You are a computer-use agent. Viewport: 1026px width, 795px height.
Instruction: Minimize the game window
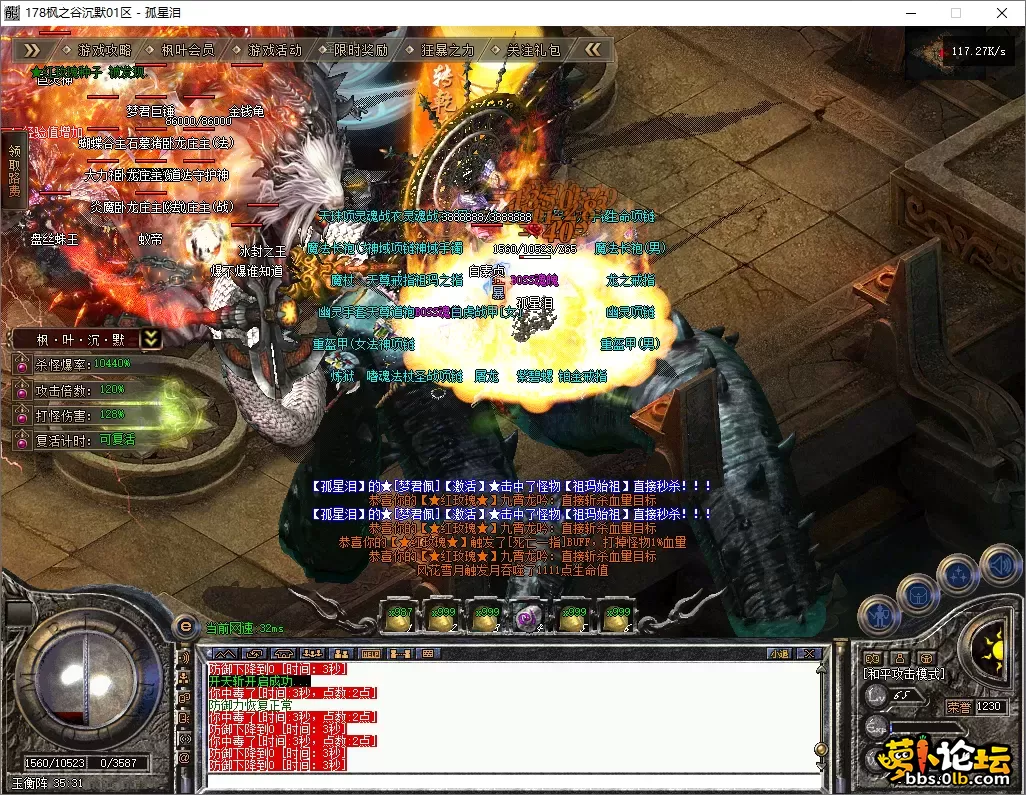tap(910, 14)
